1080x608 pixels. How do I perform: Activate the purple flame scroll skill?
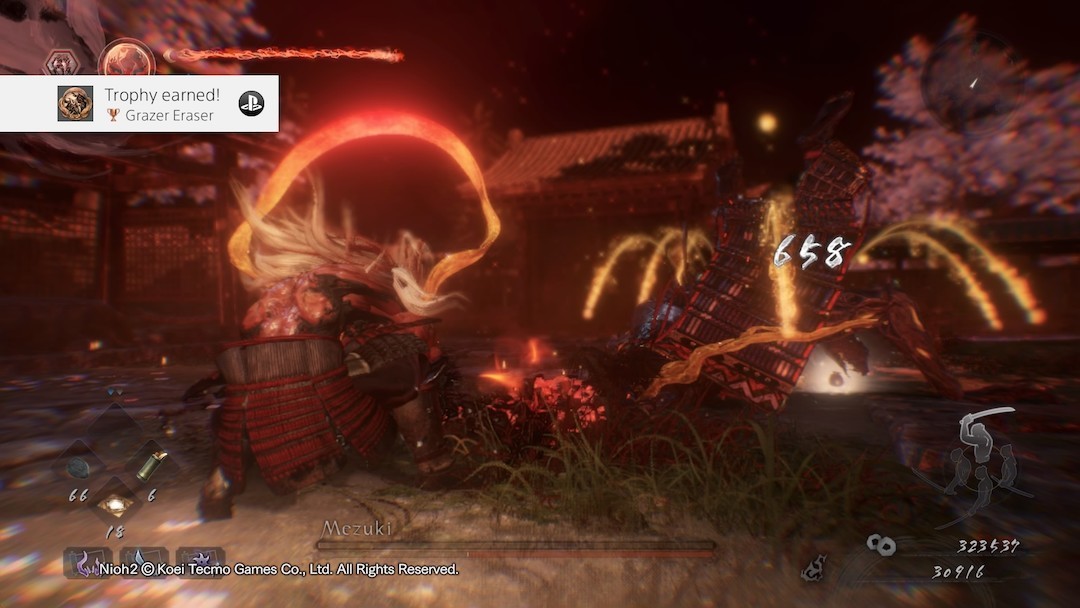click(x=88, y=561)
